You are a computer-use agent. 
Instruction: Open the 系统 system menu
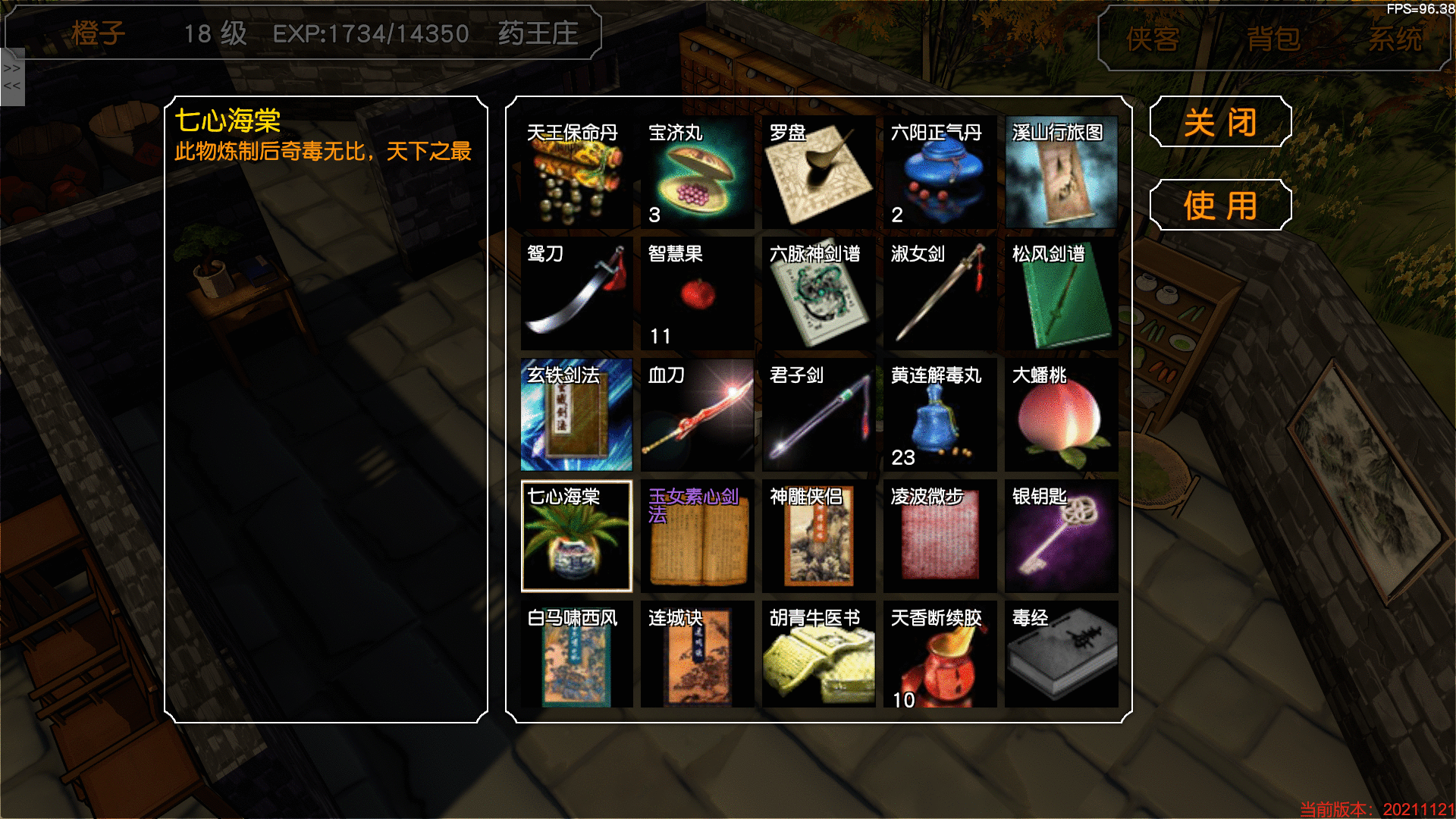tap(1395, 39)
